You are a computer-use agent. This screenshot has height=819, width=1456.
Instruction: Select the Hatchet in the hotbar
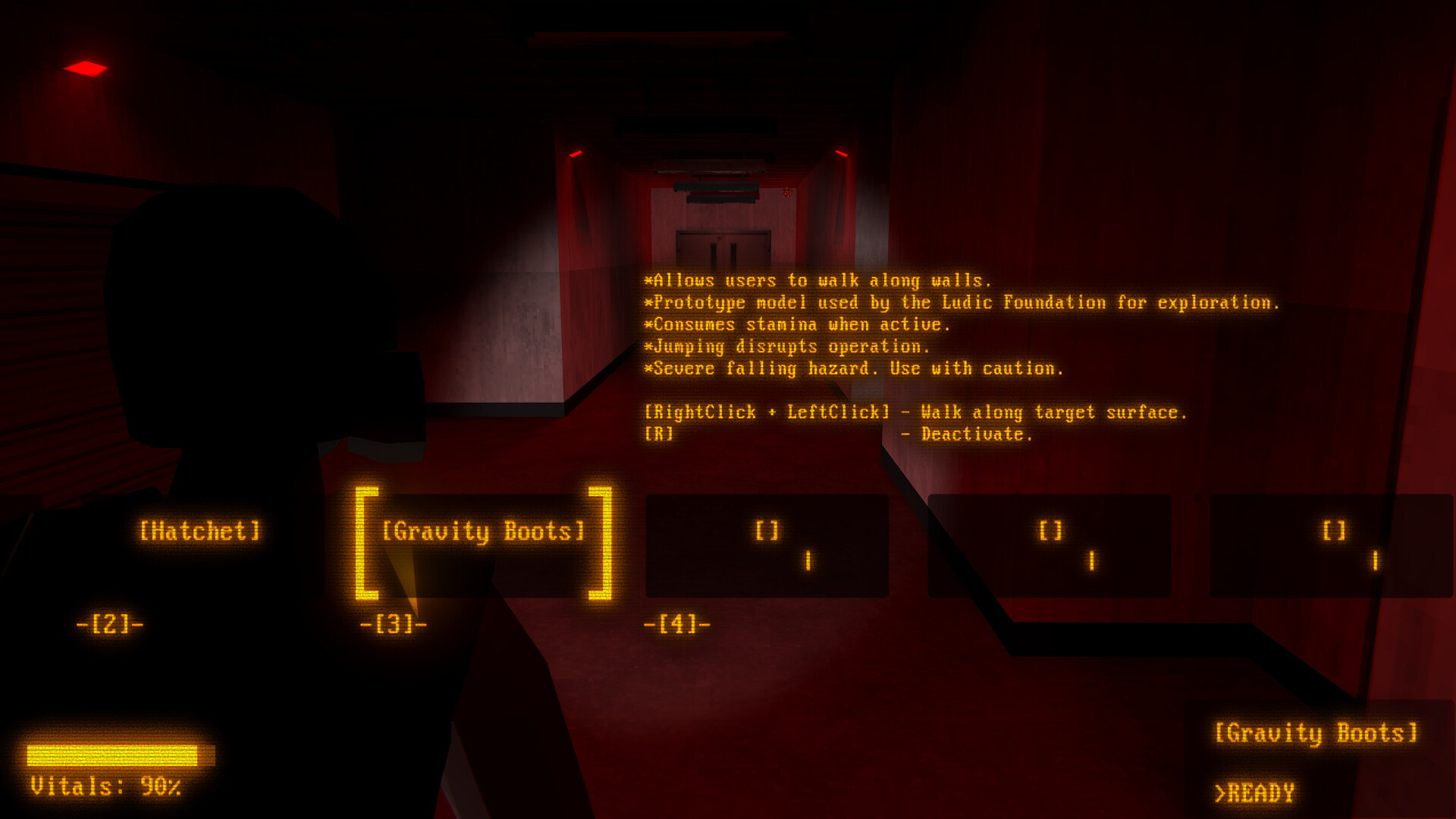(200, 531)
